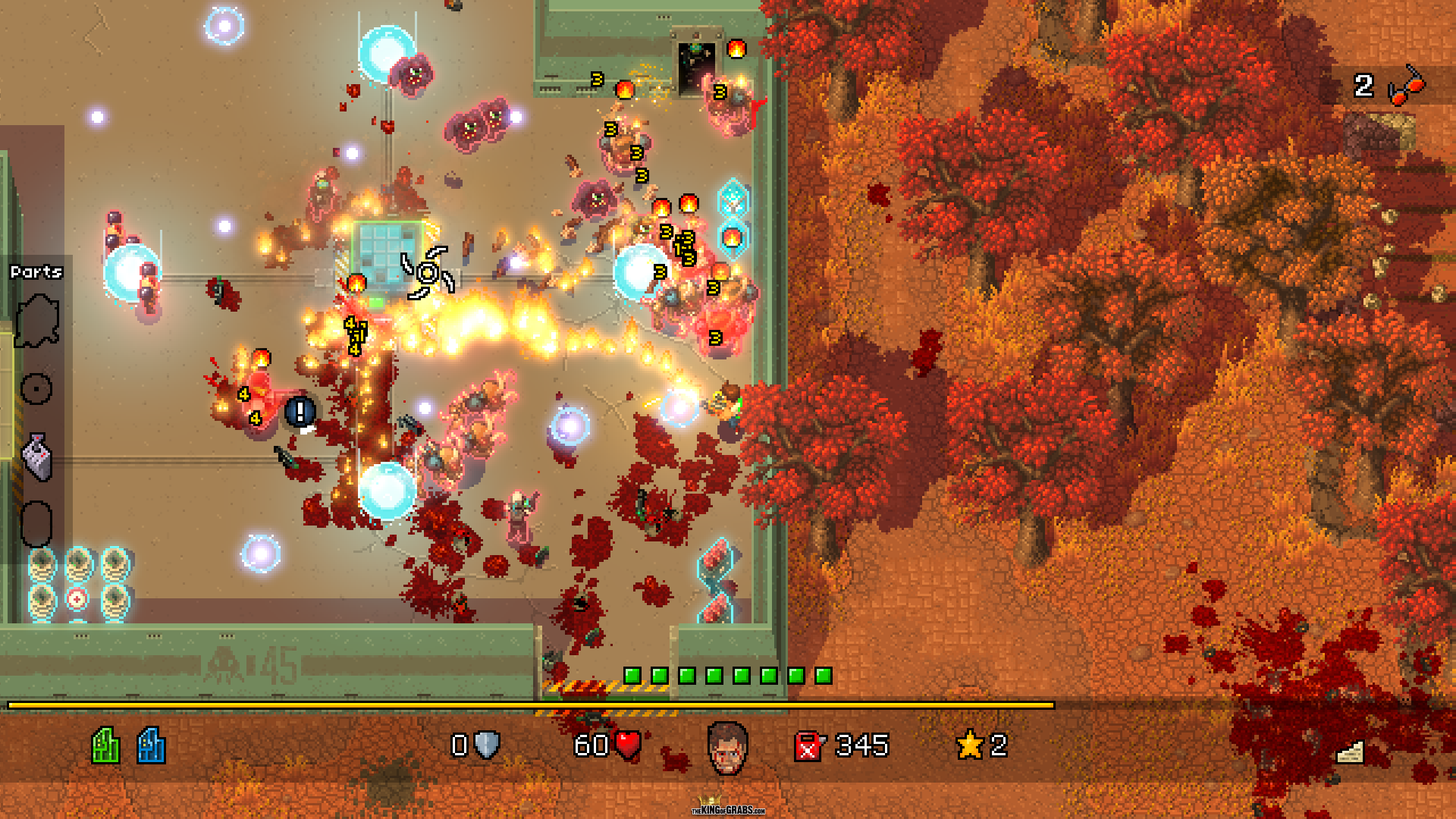Click the red fuel can icon
Viewport: 1456px width, 819px height.
click(808, 746)
